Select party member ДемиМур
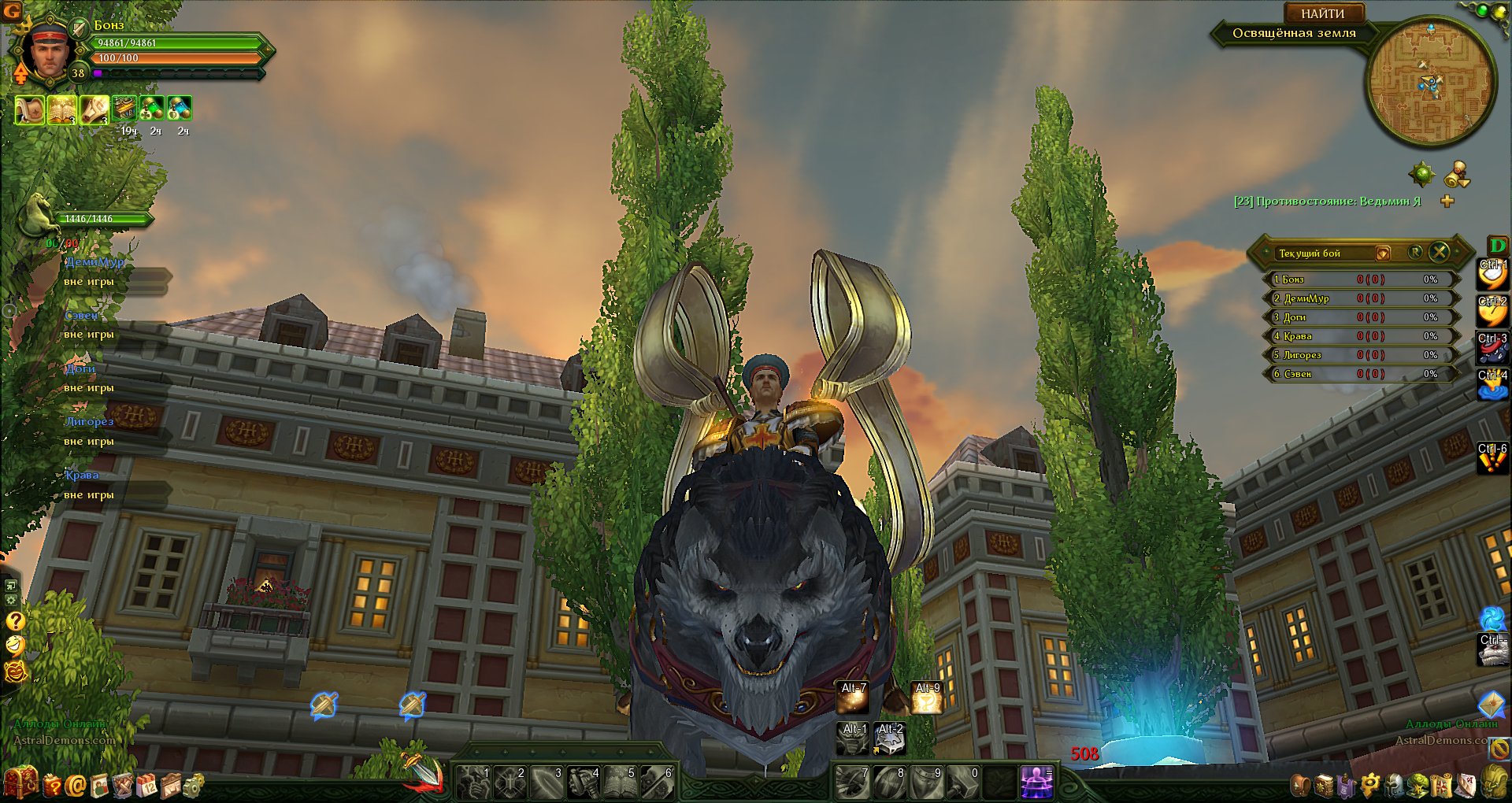 (x=94, y=262)
